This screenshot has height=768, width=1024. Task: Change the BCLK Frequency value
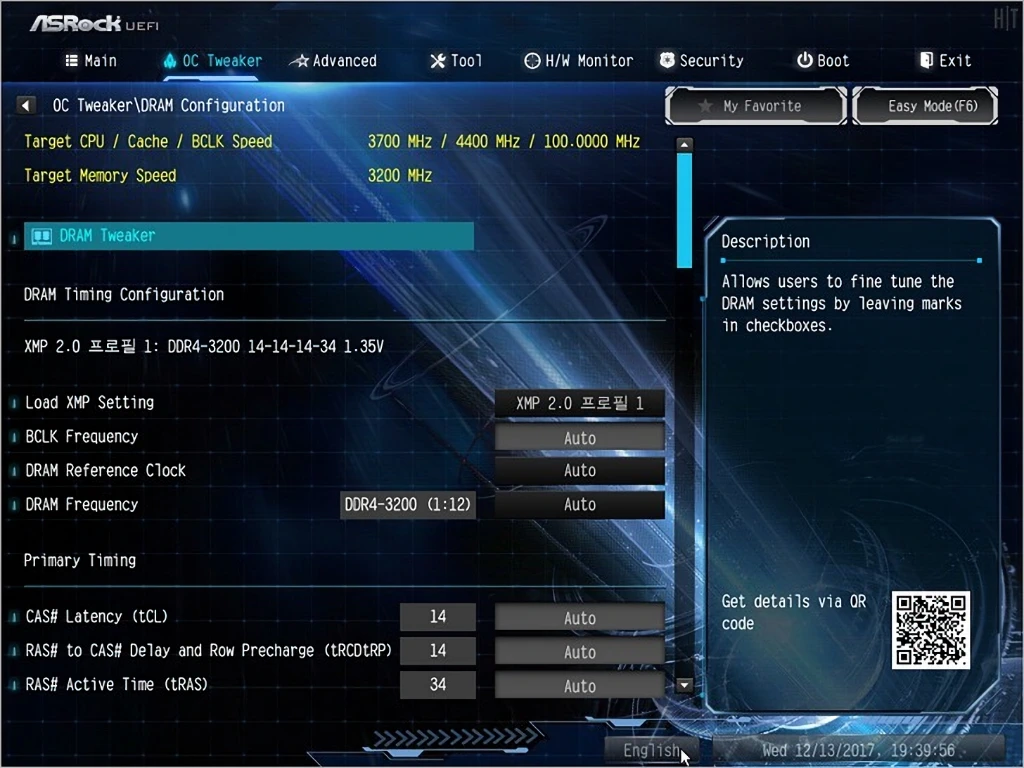coord(580,438)
